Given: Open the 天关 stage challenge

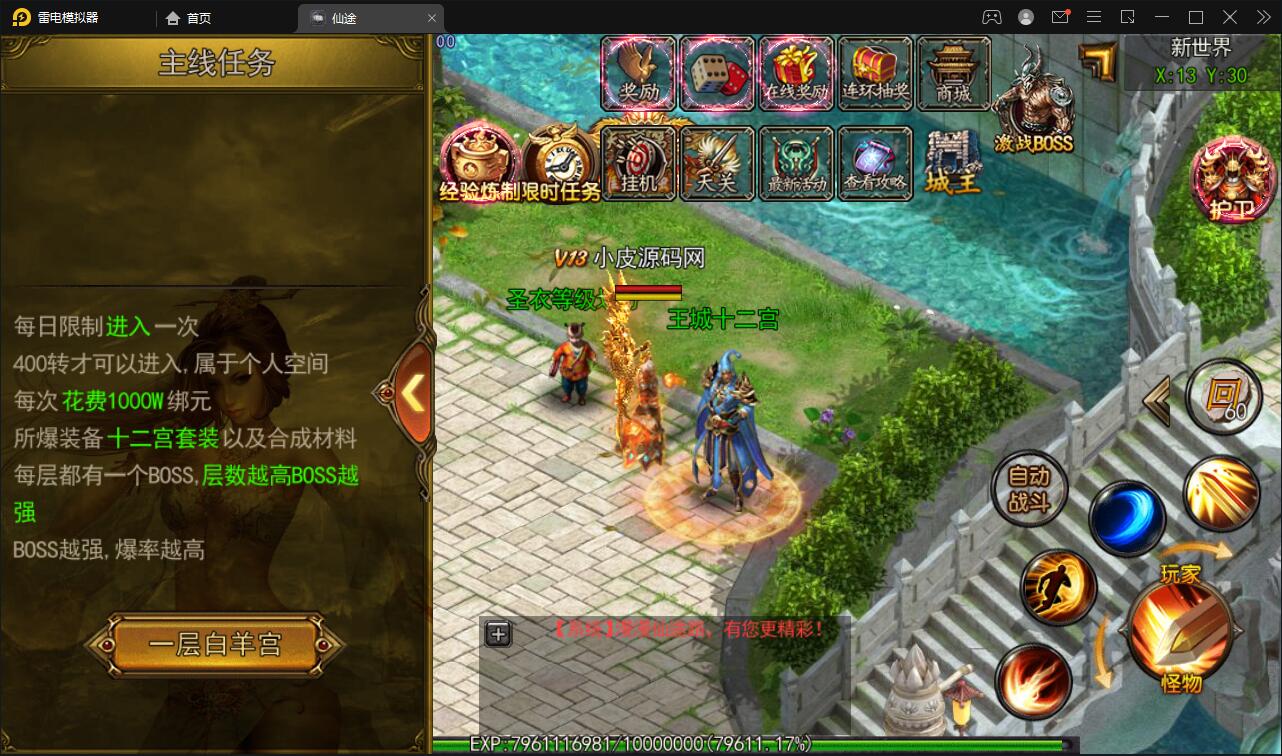Looking at the screenshot, I should tap(717, 162).
